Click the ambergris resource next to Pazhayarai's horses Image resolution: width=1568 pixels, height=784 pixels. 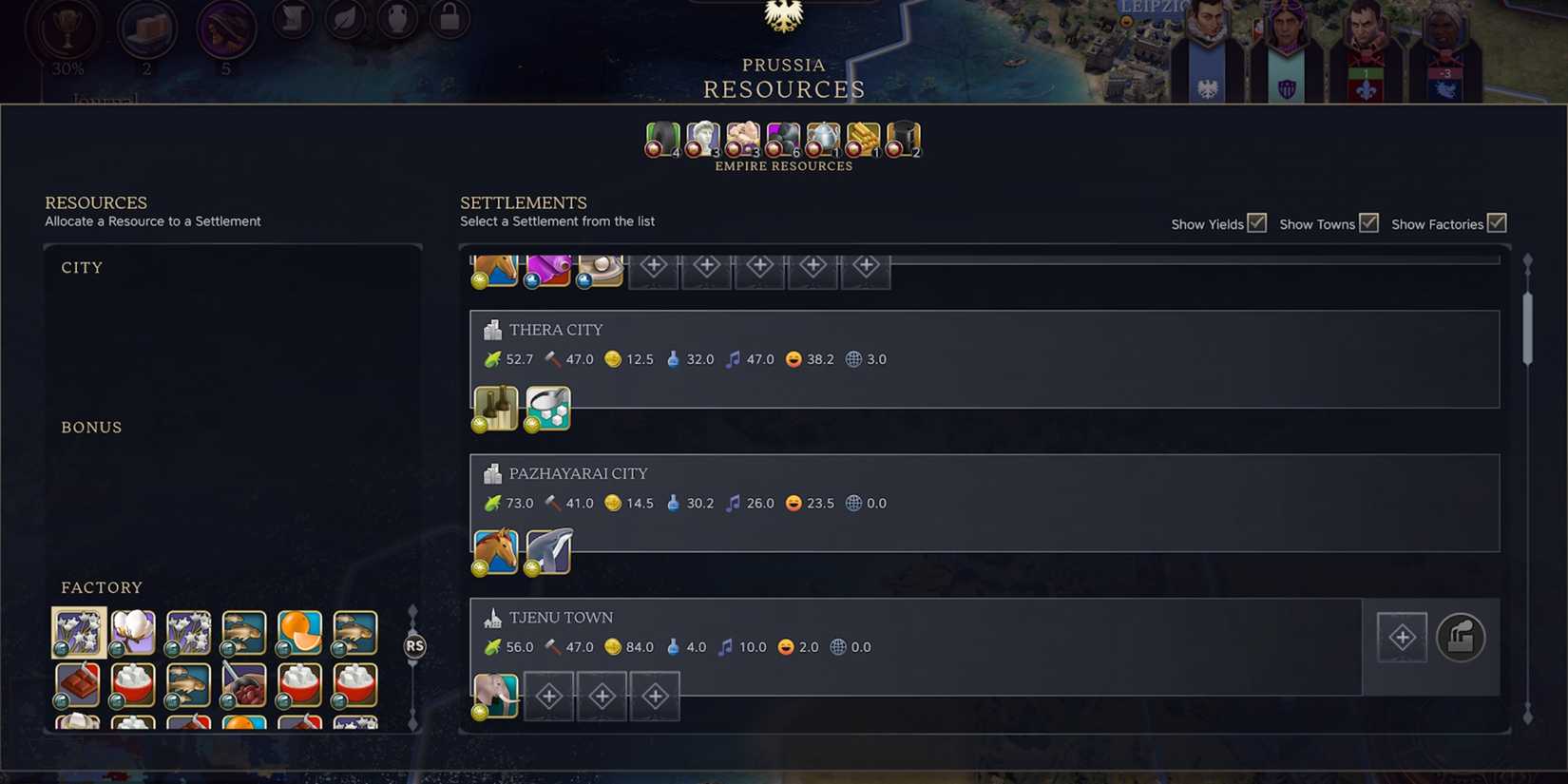[548, 550]
